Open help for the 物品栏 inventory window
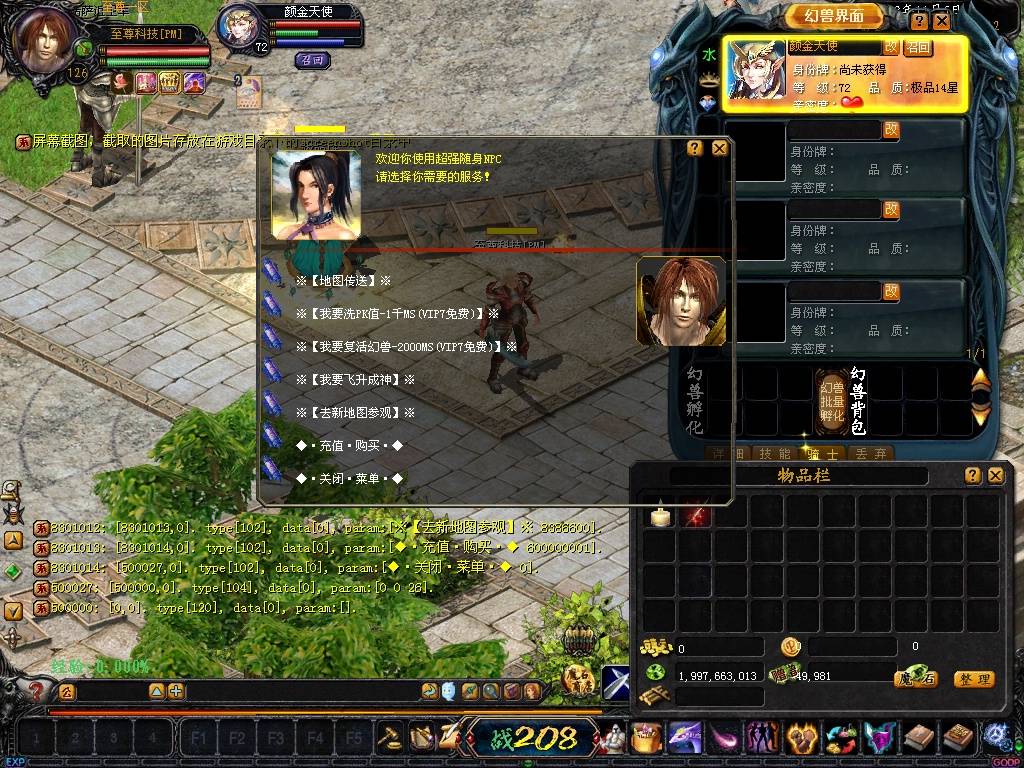 pyautogui.click(x=972, y=476)
